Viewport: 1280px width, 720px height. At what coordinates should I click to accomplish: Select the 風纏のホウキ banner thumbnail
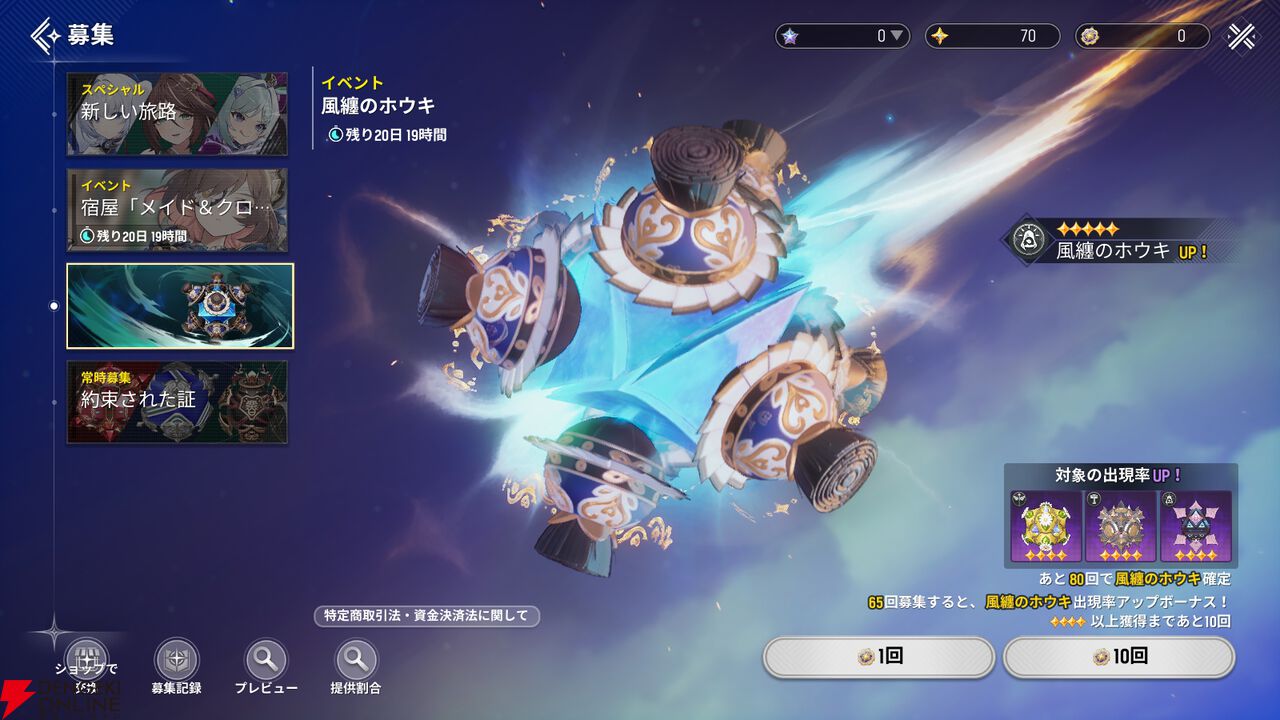(x=180, y=306)
